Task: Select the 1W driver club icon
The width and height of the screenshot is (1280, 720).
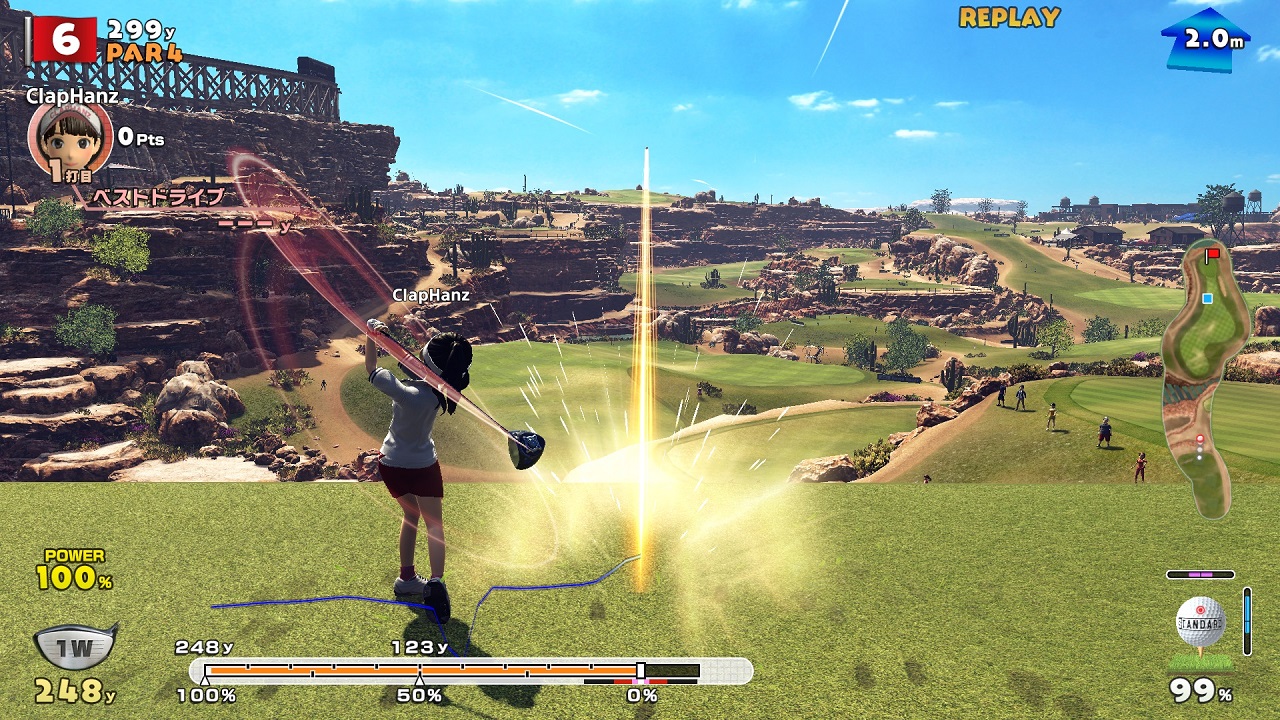Action: tap(75, 646)
